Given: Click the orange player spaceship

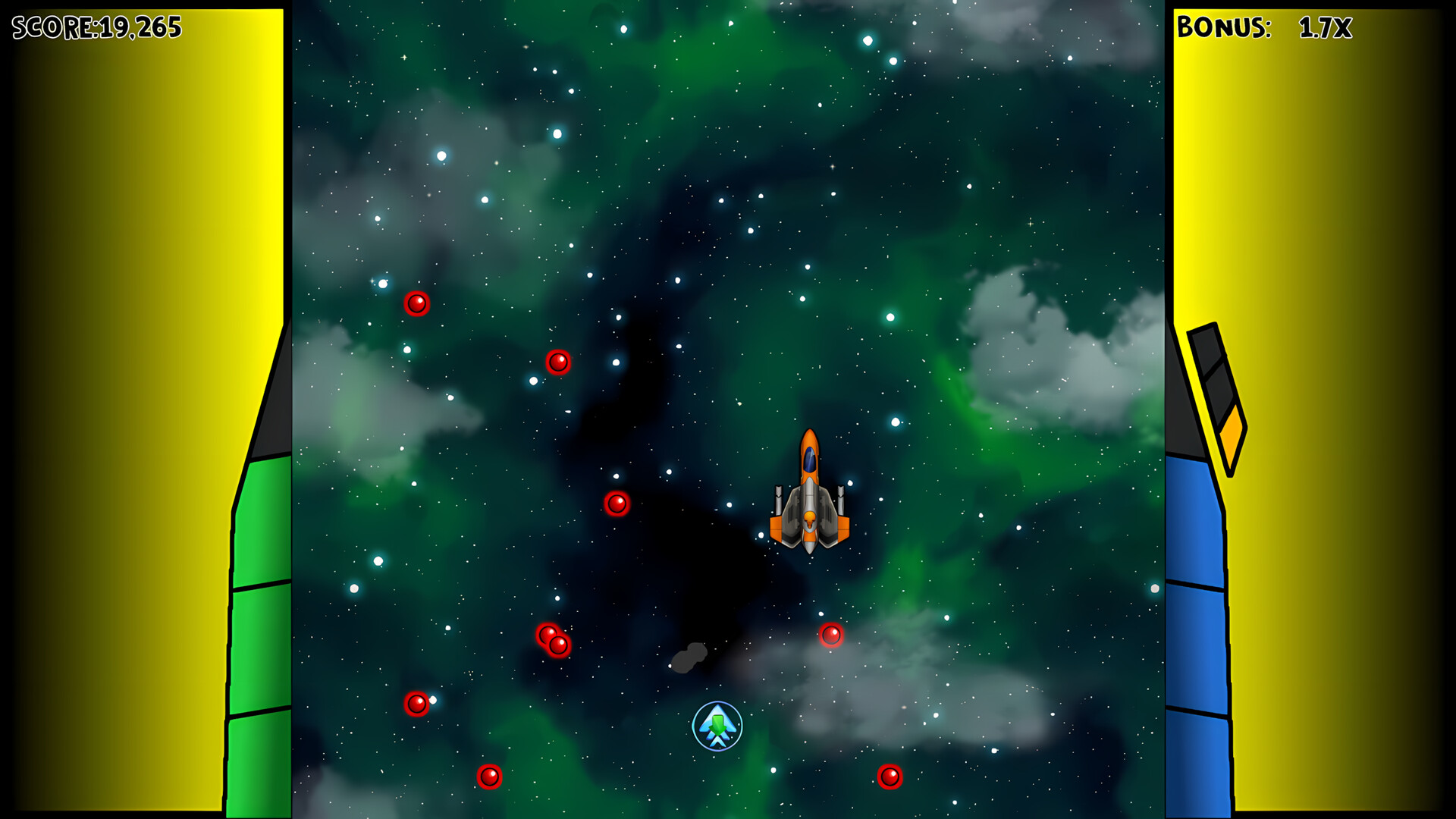Looking at the screenshot, I should (810, 493).
